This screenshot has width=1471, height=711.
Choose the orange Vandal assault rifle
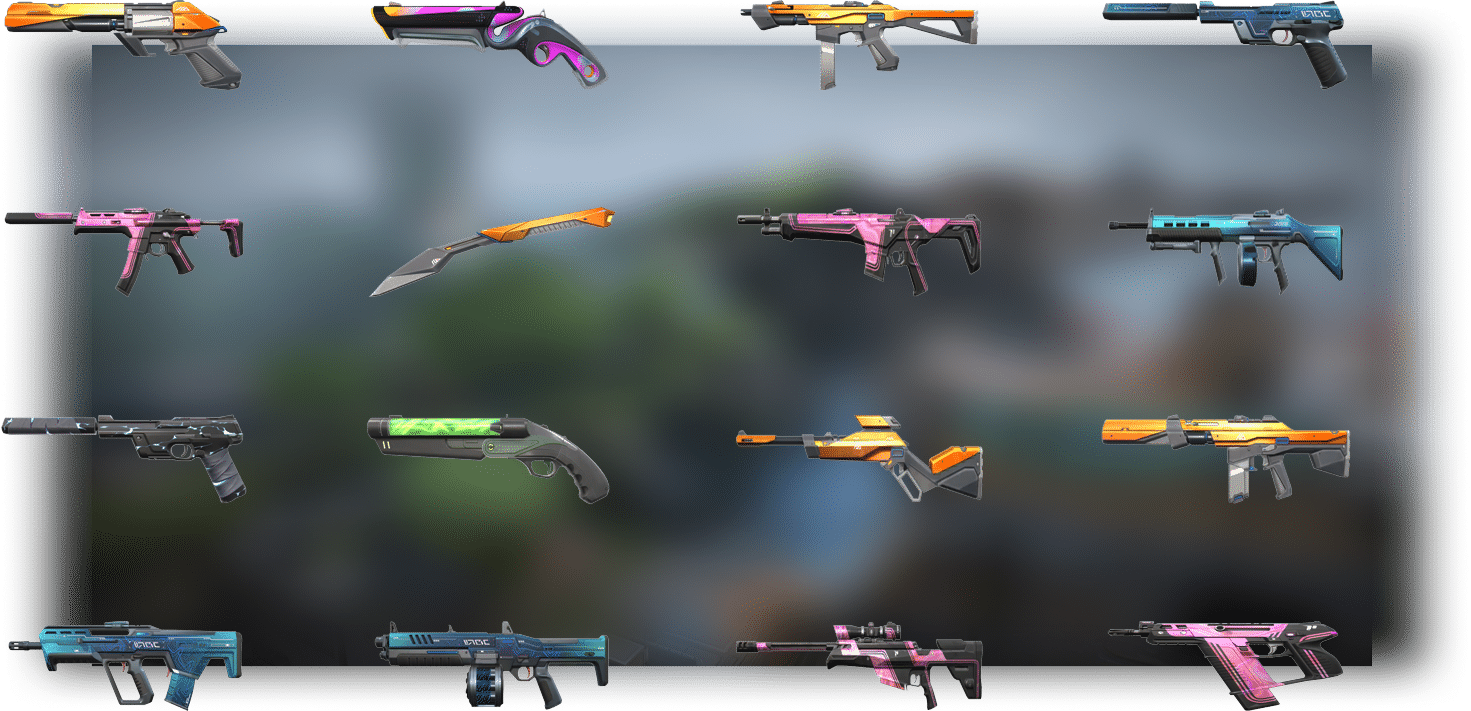(1226, 445)
